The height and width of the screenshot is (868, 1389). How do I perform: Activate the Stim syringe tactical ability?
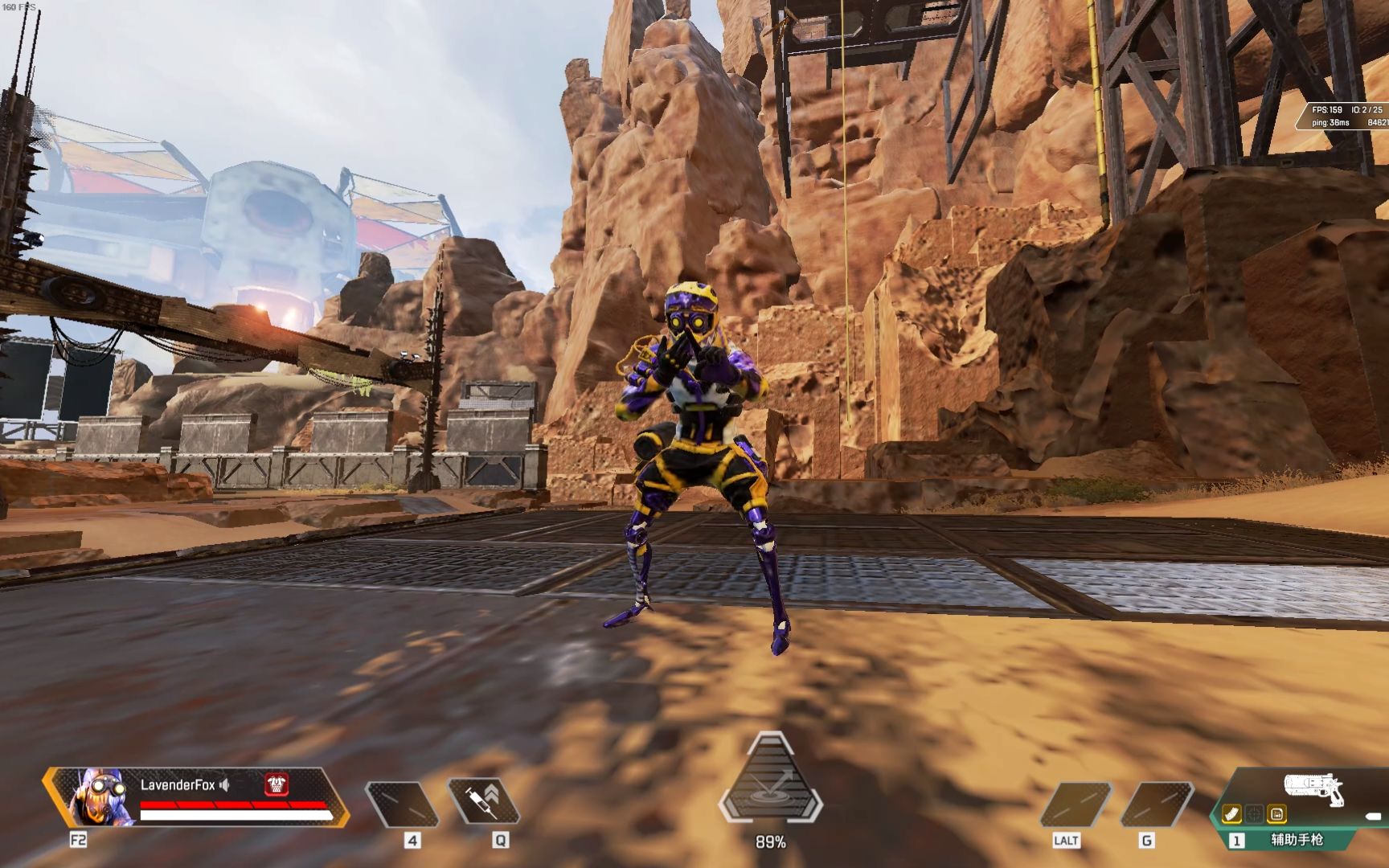tap(485, 800)
